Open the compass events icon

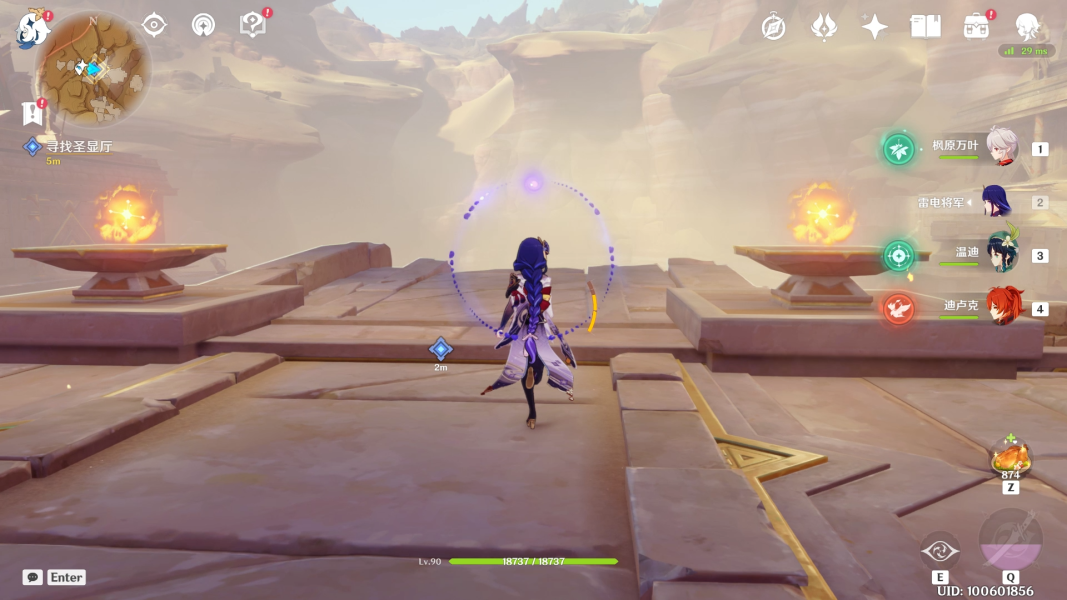pos(773,27)
